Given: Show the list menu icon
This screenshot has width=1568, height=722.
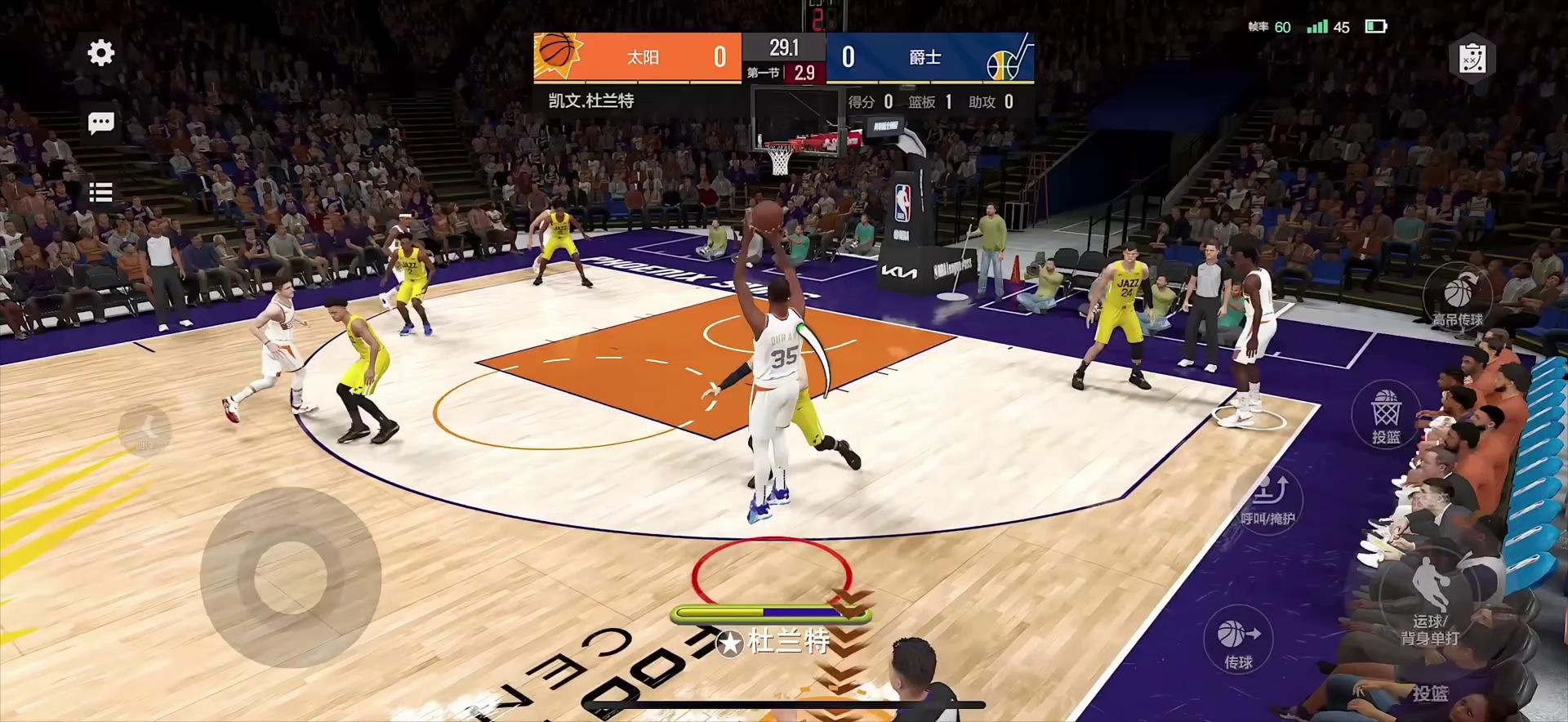Looking at the screenshot, I should [x=101, y=193].
